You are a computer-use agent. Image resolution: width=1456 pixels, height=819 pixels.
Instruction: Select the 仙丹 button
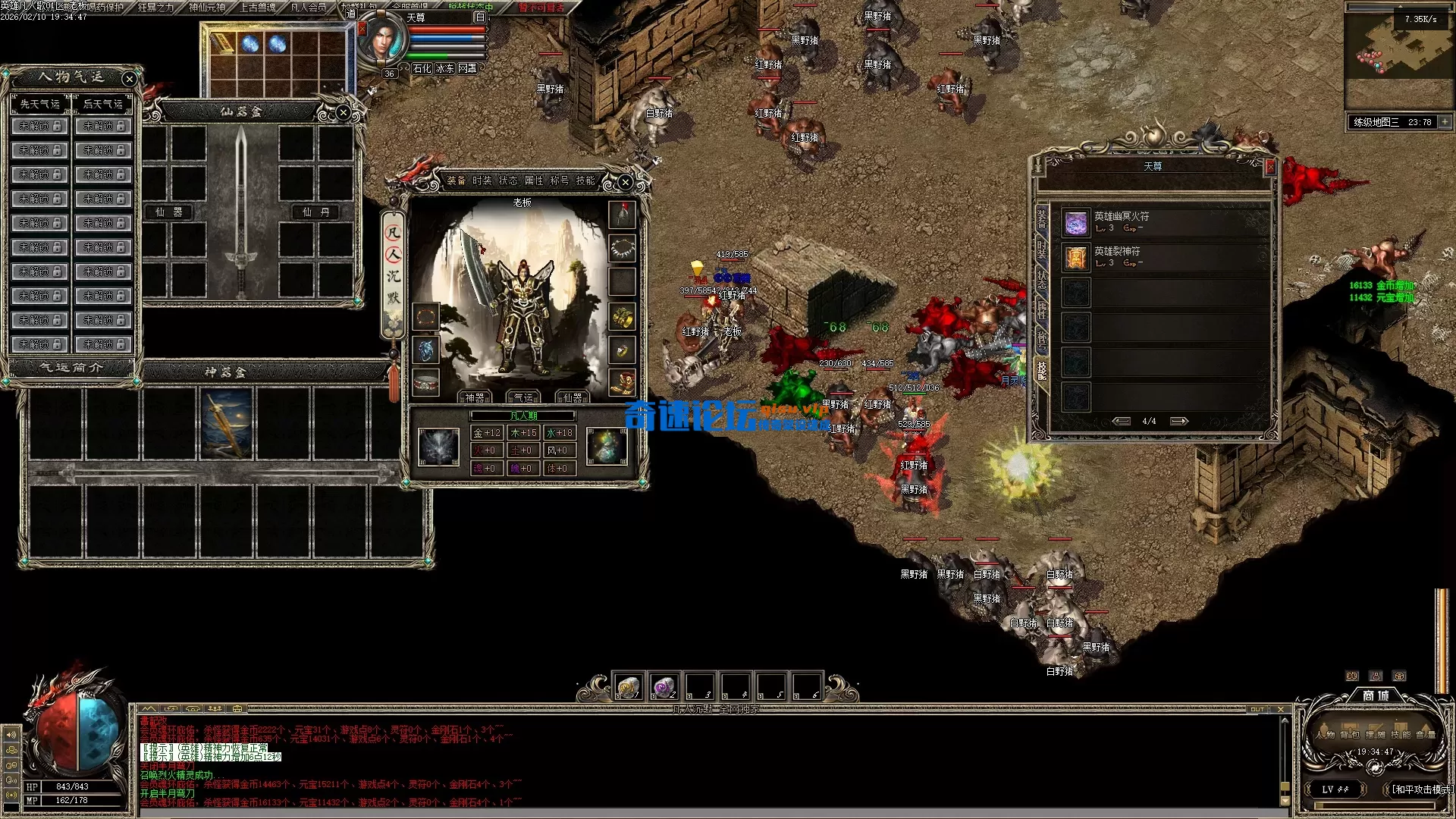[x=315, y=212]
